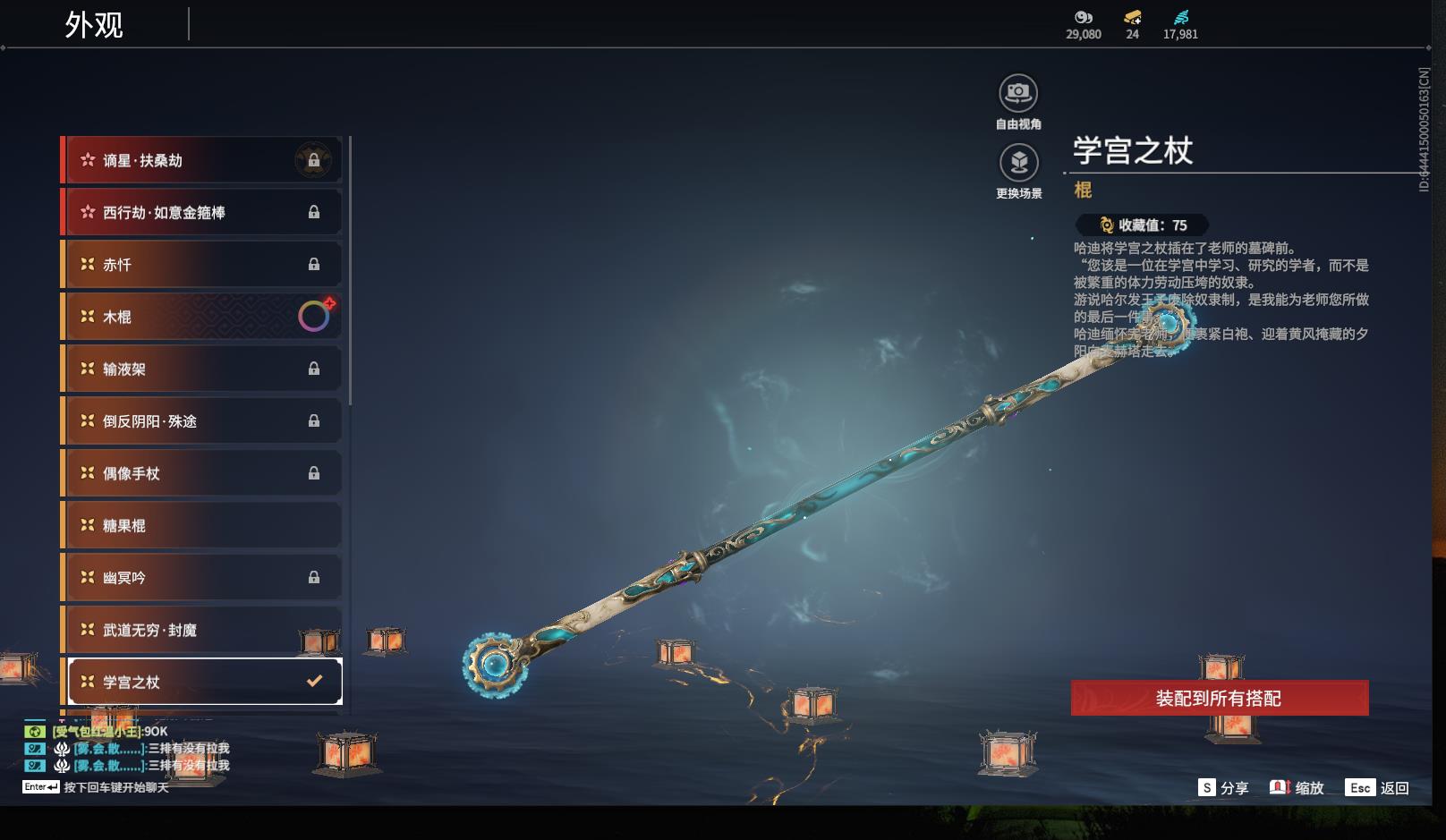Choose the 倒反阴阳·殊途 skin
This screenshot has height=840, width=1446.
[x=201, y=420]
